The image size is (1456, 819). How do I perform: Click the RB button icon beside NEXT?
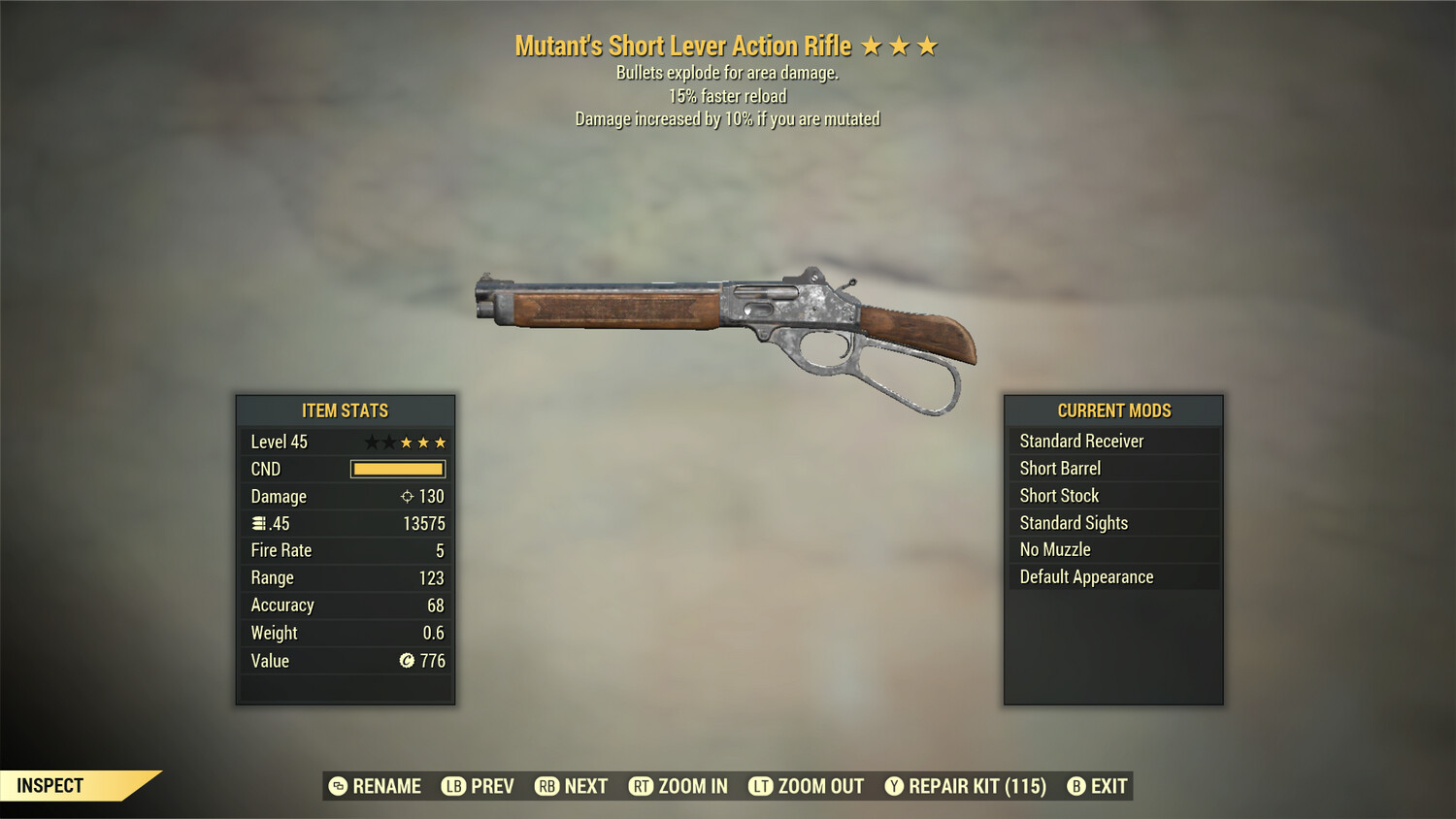click(546, 786)
